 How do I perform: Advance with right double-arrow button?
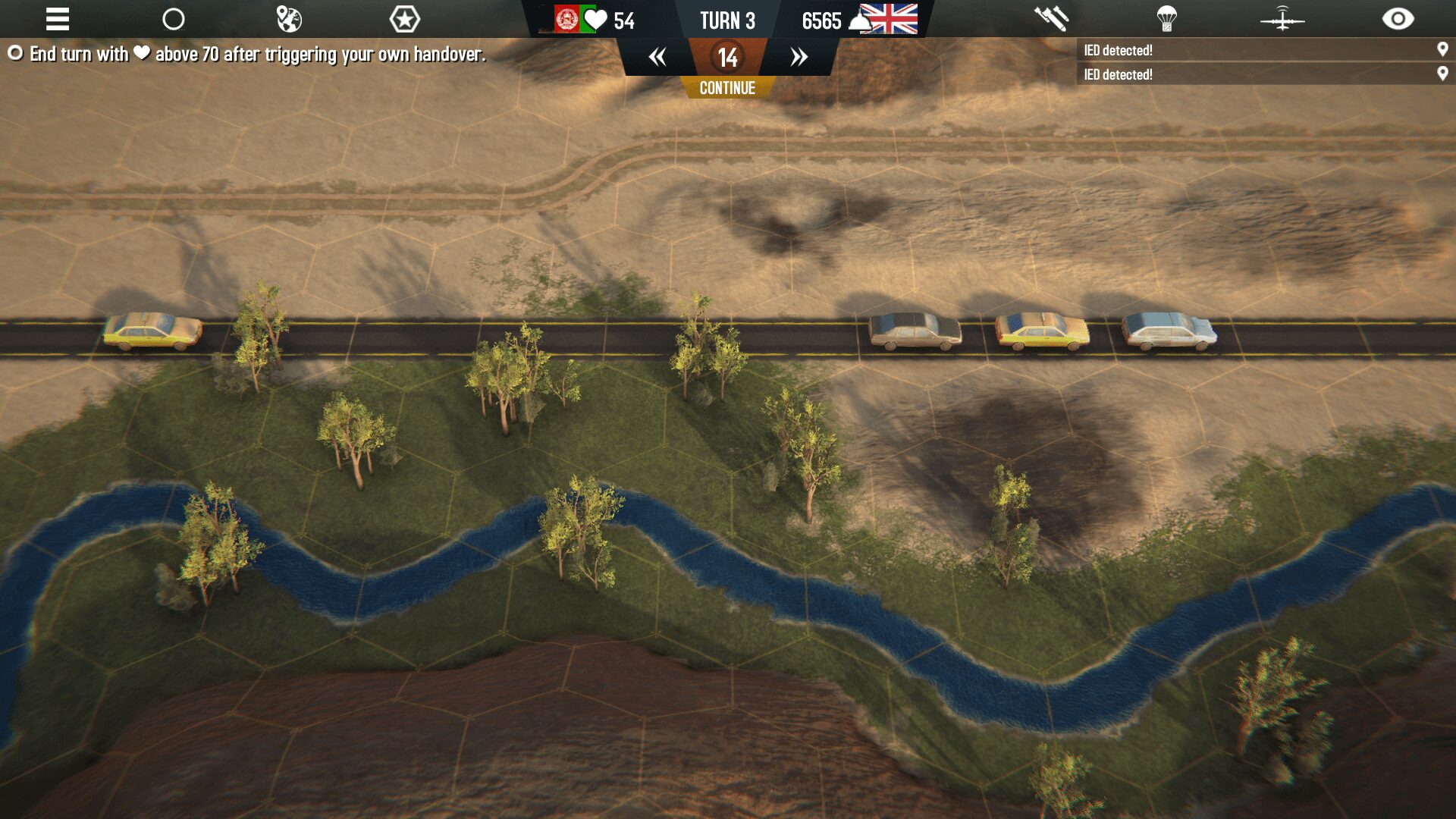[799, 57]
